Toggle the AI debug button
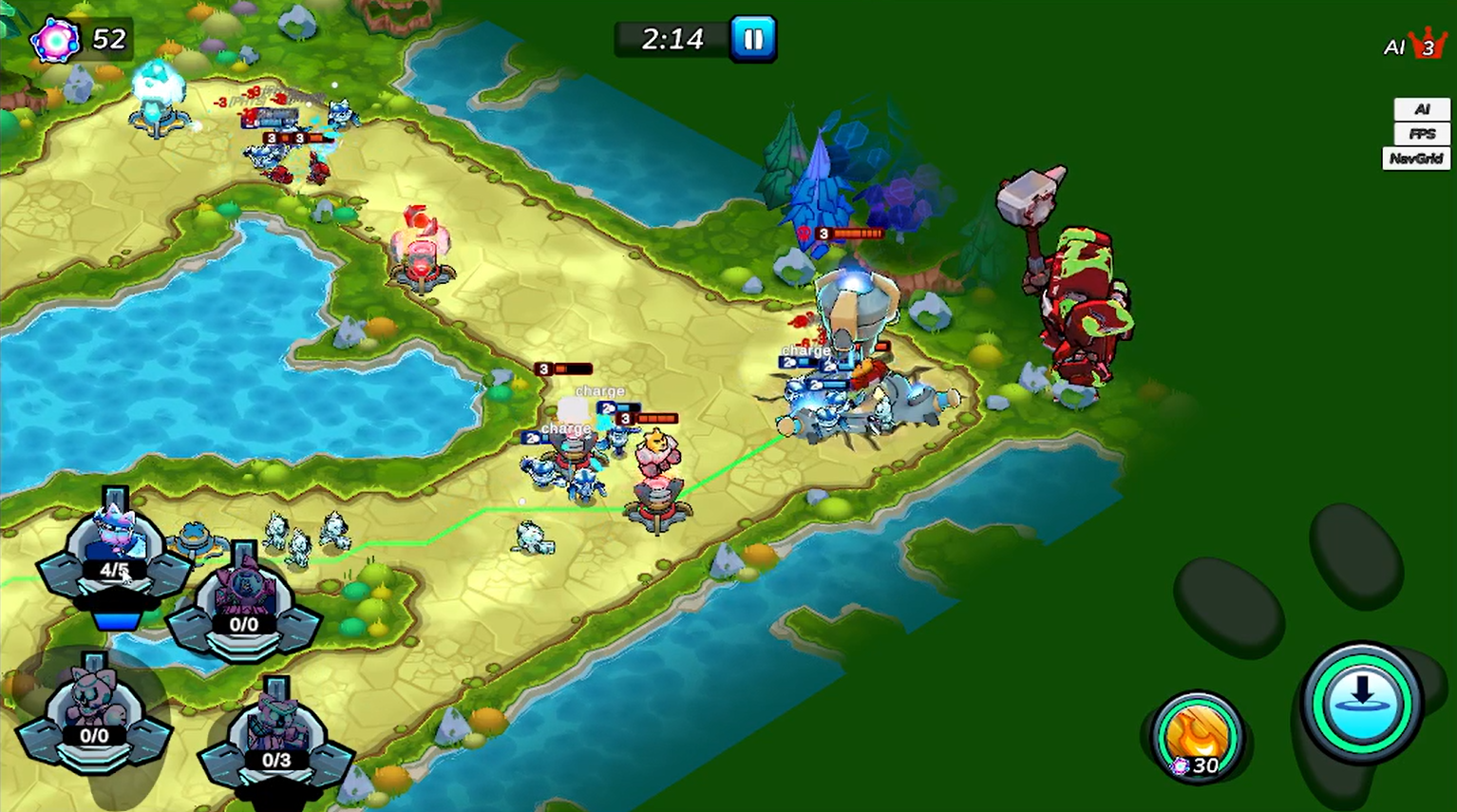The height and width of the screenshot is (812, 1457). tap(1421, 109)
